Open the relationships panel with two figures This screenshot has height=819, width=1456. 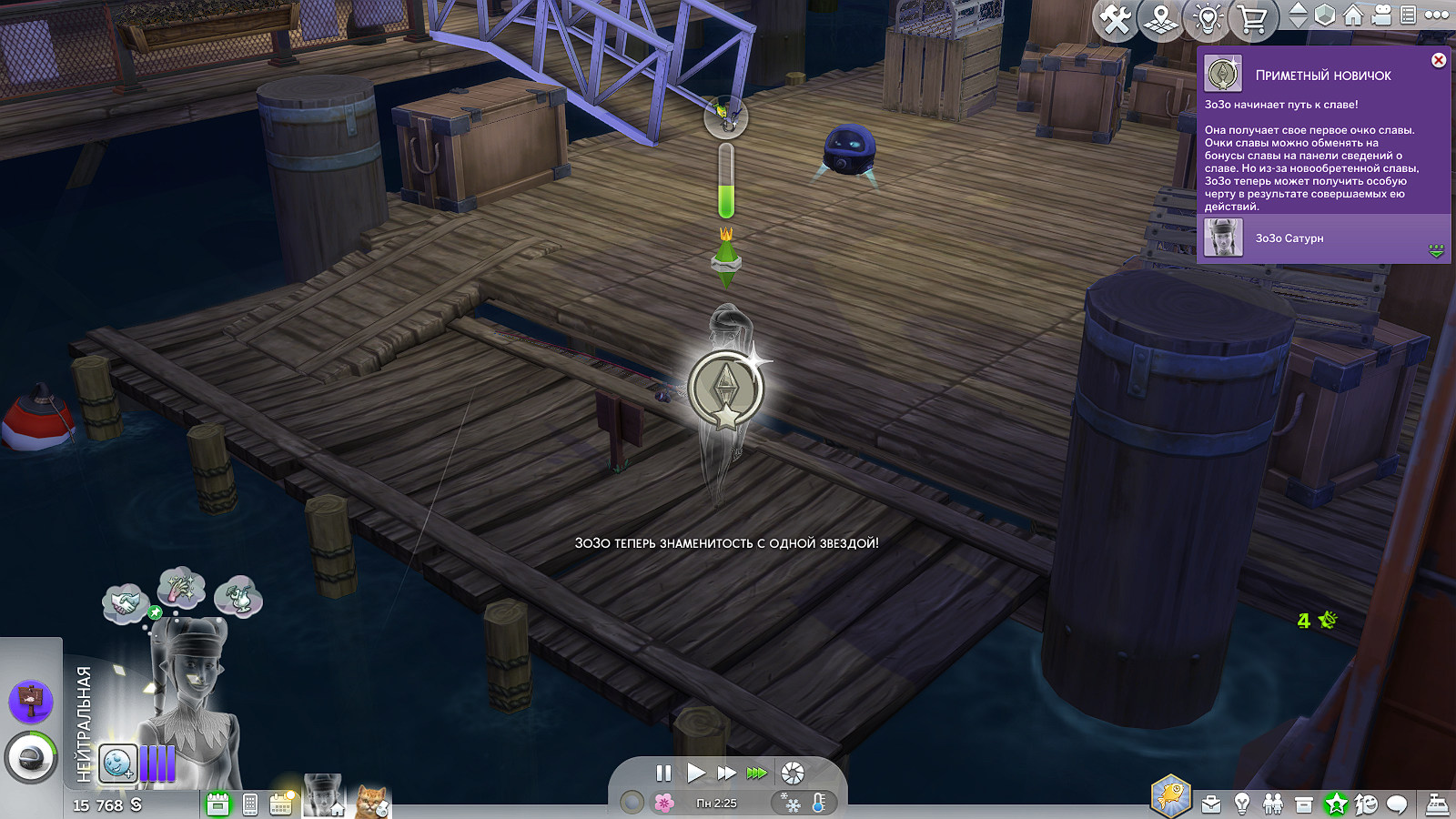coord(1273,804)
